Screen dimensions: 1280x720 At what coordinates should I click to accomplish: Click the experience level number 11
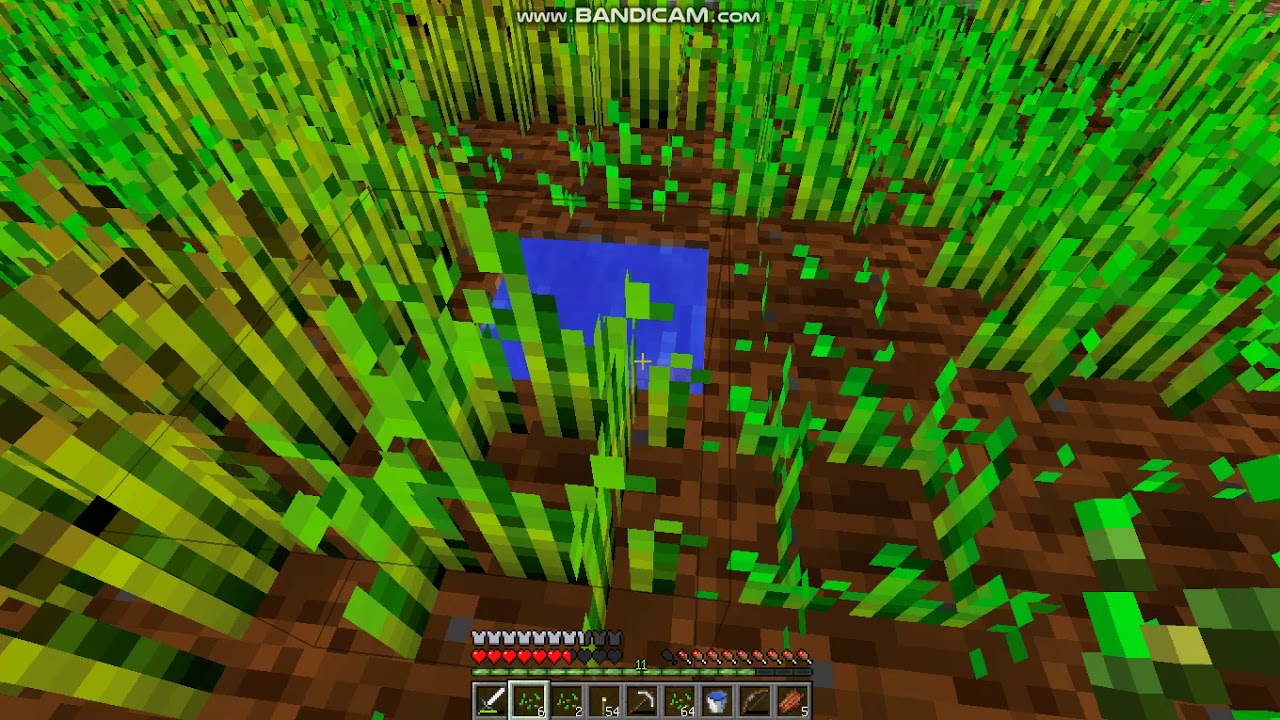641,662
